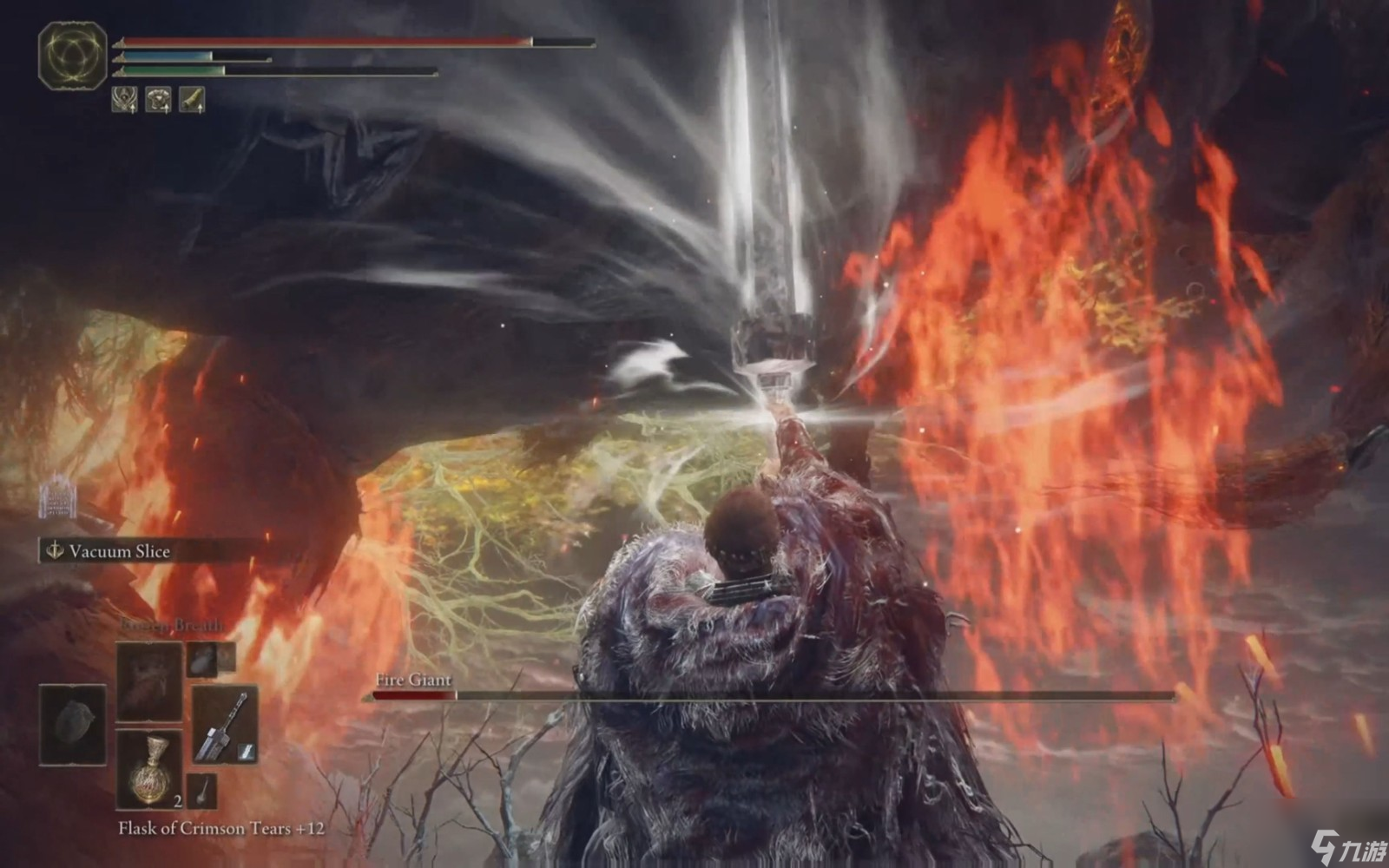Image resolution: width=1389 pixels, height=868 pixels.
Task: Click the greatsword right-hand weapon slot
Action: (x=225, y=725)
